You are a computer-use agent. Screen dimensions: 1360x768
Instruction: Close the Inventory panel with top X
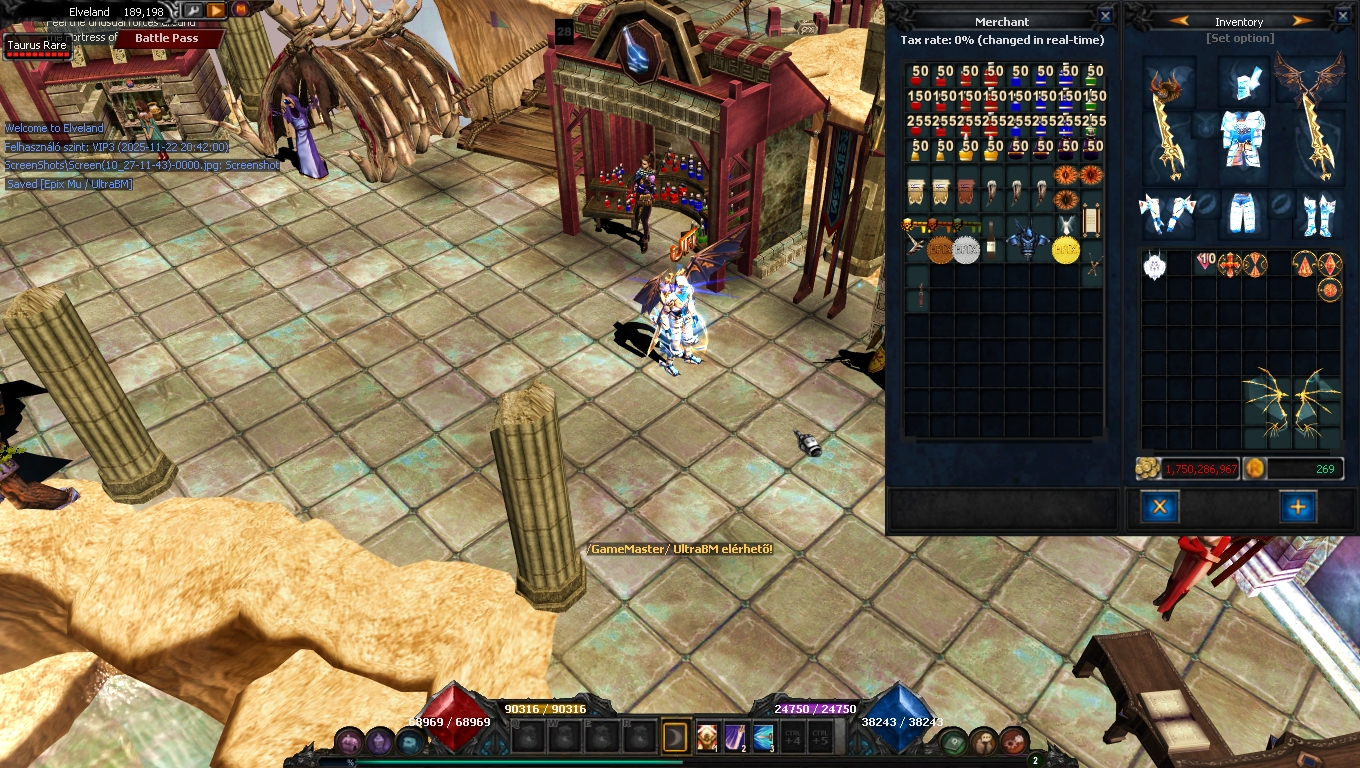click(x=1343, y=16)
